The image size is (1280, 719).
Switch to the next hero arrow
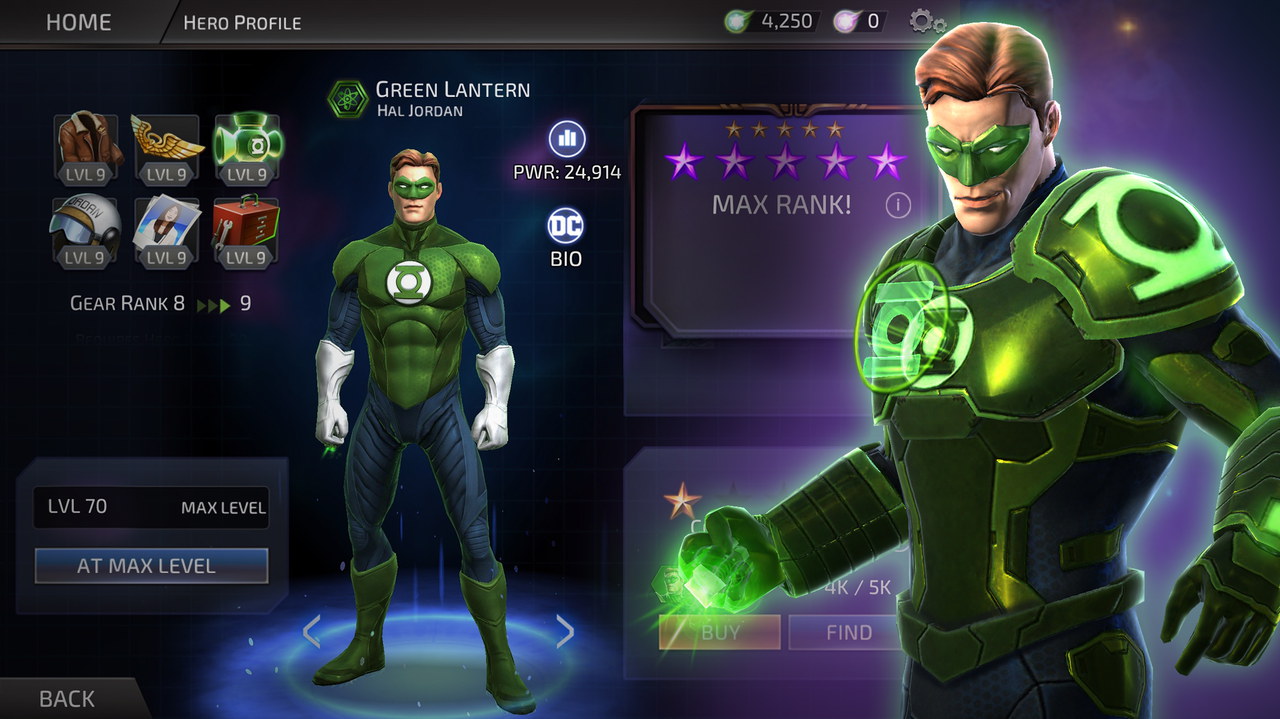coord(565,631)
